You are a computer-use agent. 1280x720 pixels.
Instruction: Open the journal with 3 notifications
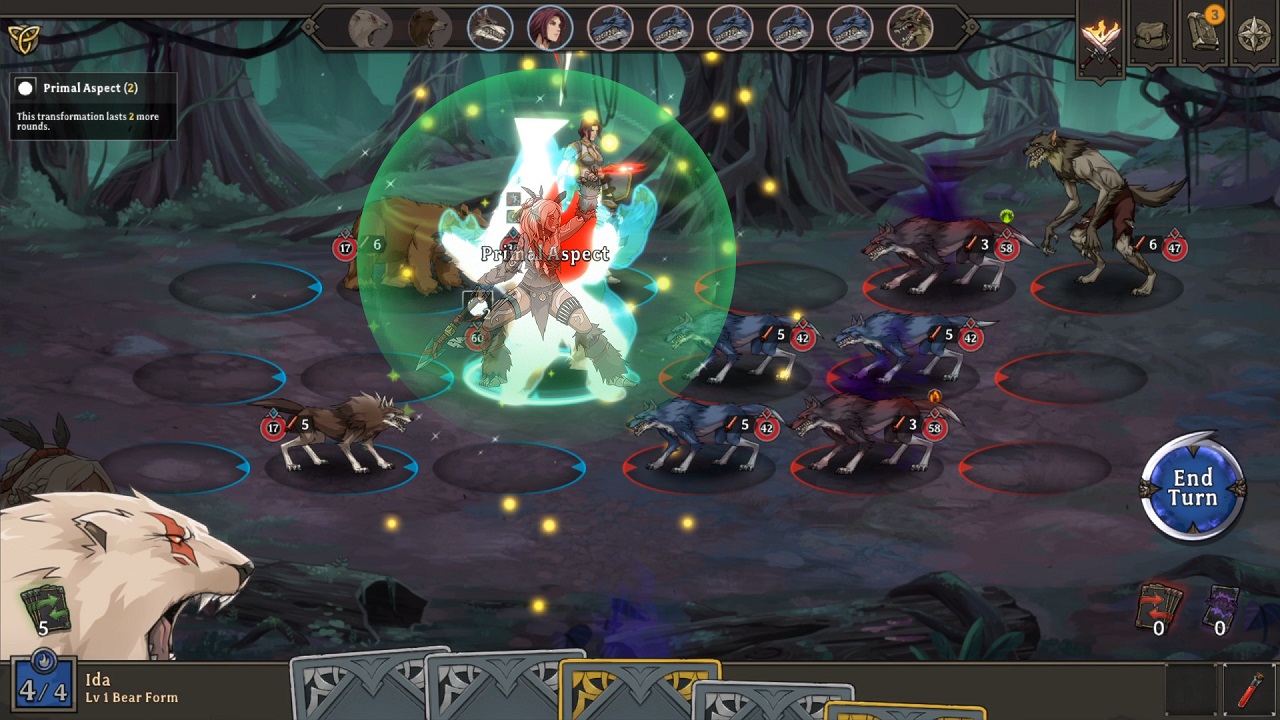1203,35
